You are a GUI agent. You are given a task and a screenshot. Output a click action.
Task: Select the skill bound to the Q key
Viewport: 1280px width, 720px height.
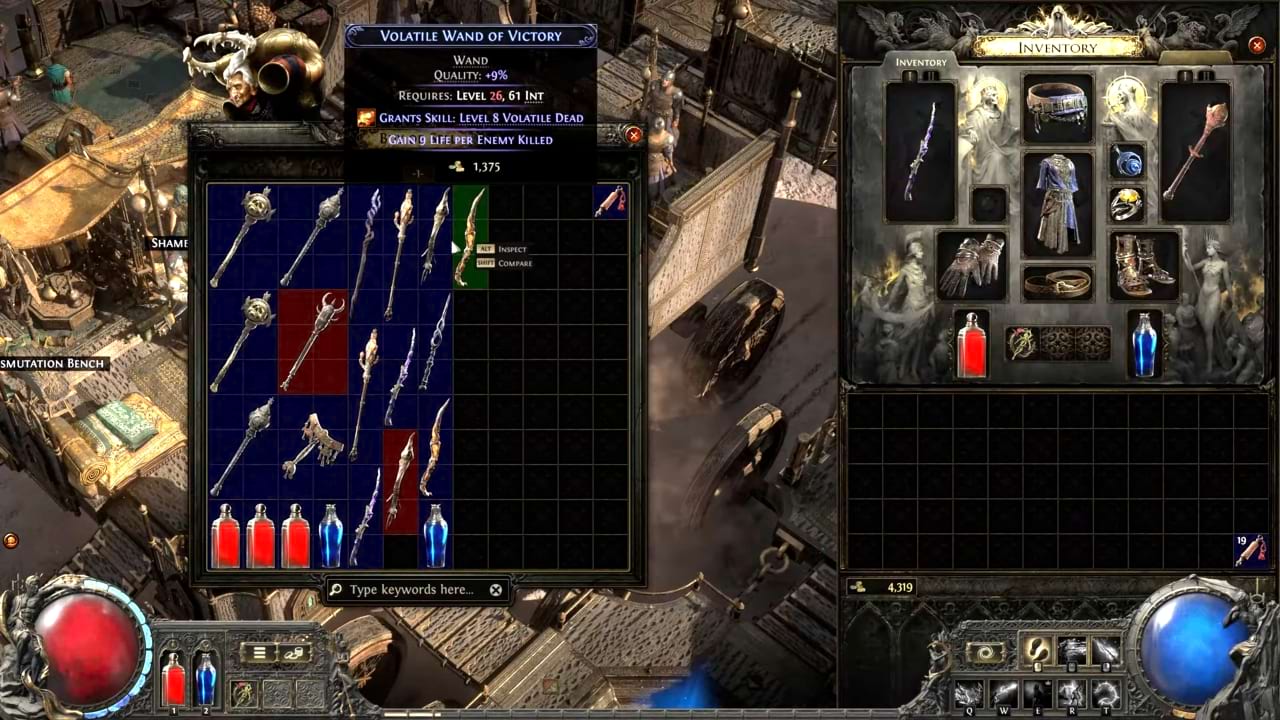[x=968, y=690]
